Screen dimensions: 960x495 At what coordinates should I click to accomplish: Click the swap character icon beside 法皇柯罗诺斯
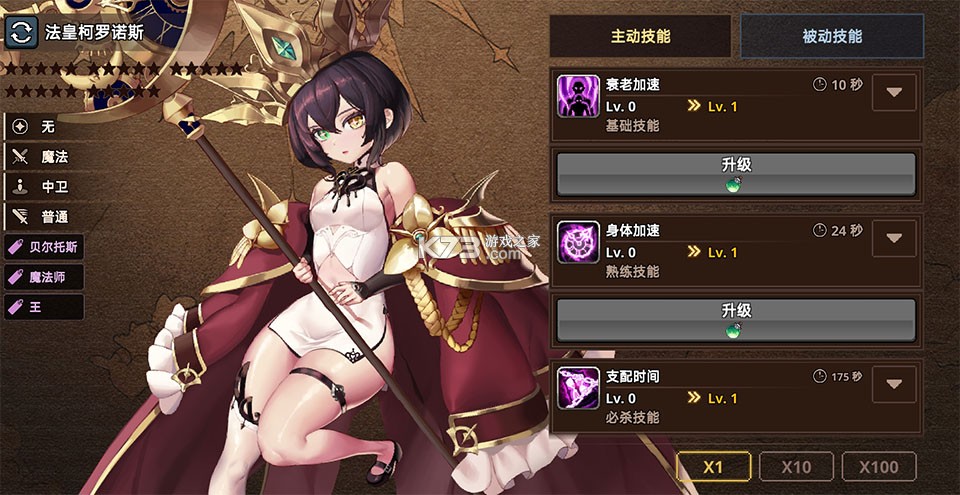(x=20, y=31)
